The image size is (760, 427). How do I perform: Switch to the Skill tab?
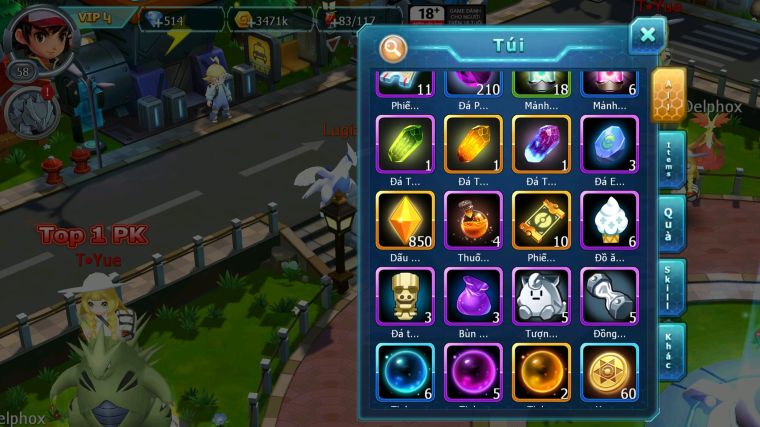[670, 288]
